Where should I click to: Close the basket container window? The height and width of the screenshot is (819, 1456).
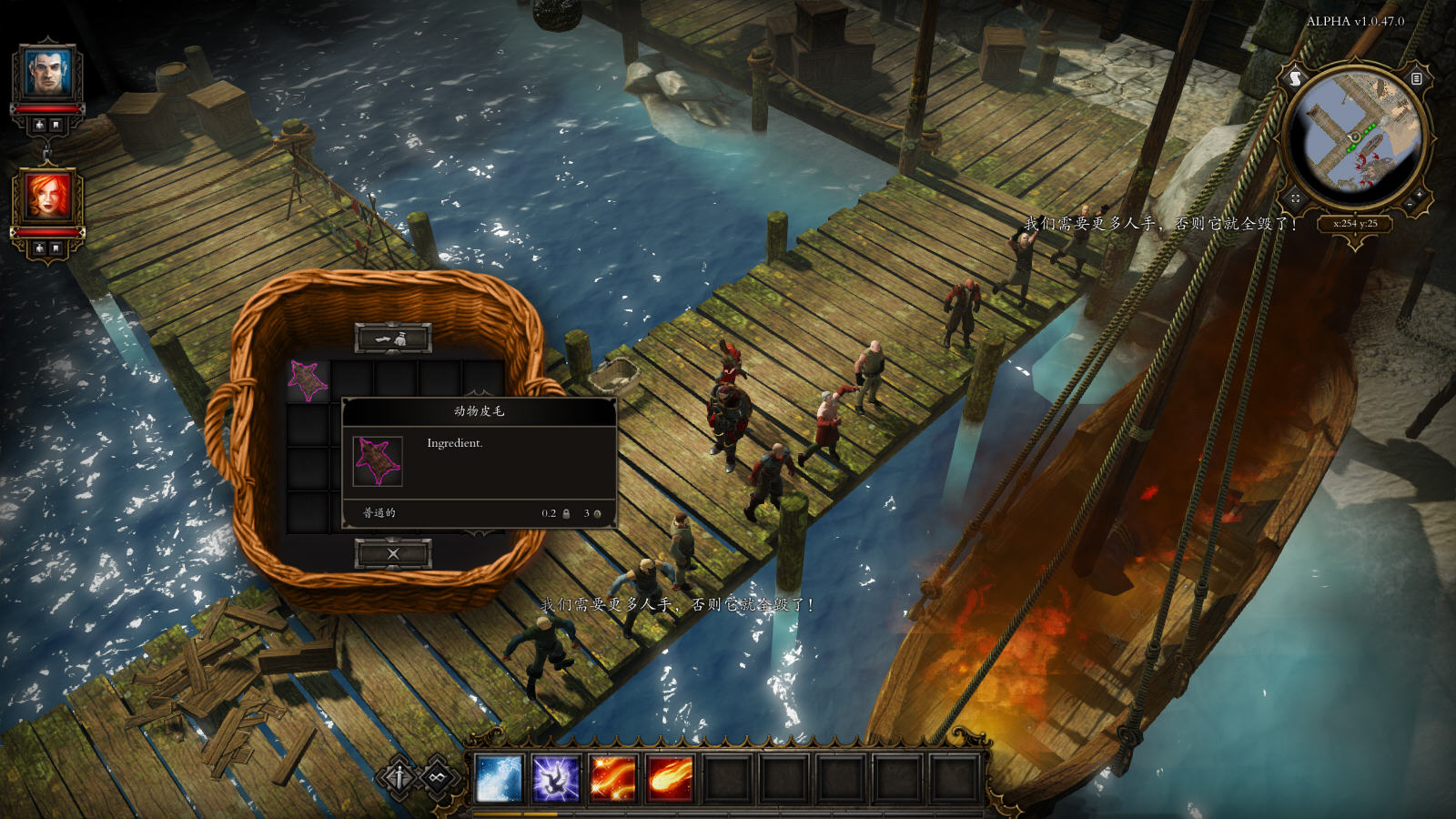click(x=392, y=553)
